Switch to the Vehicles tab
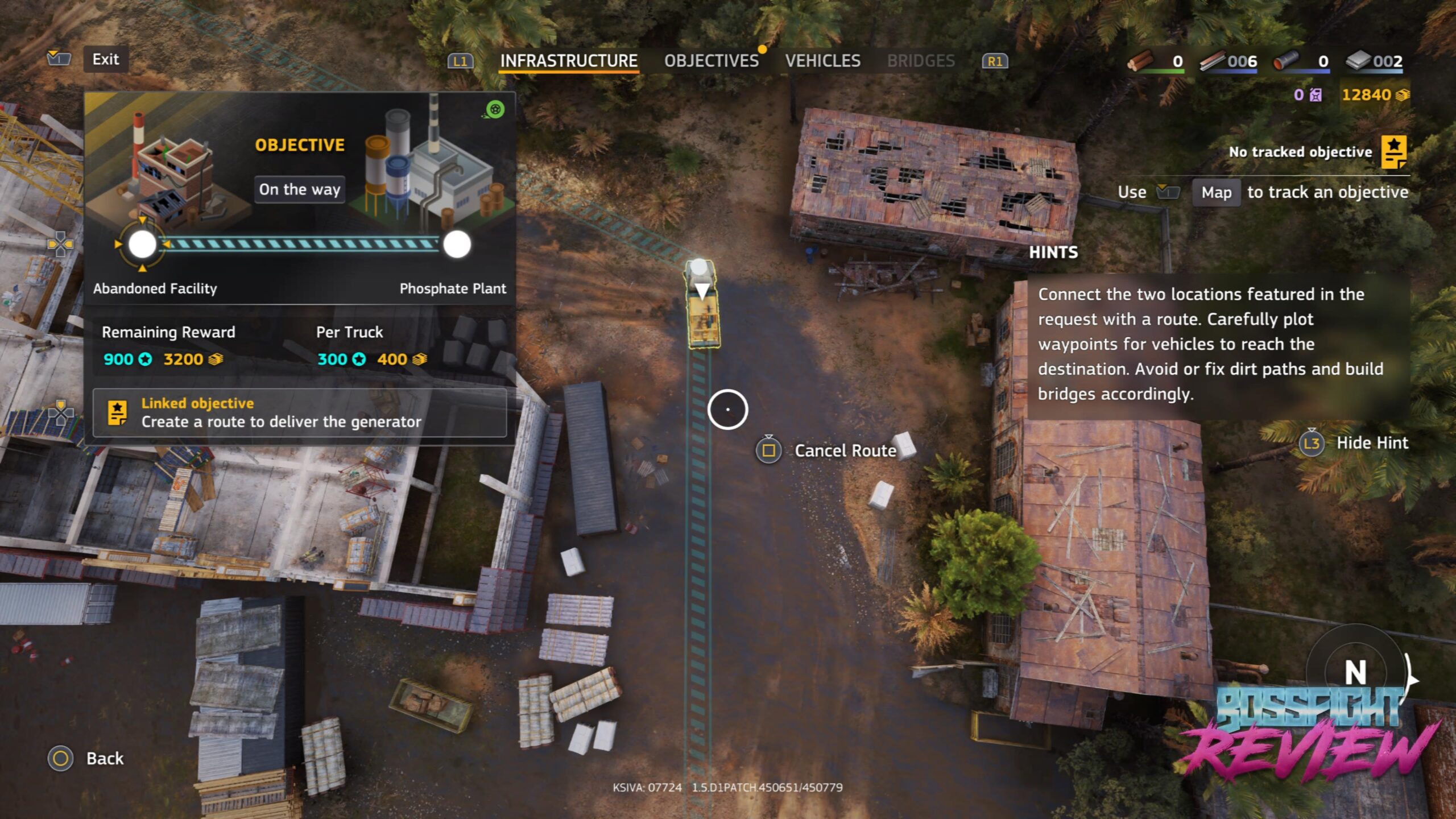Screen dimensions: 1456x819 coord(822,61)
